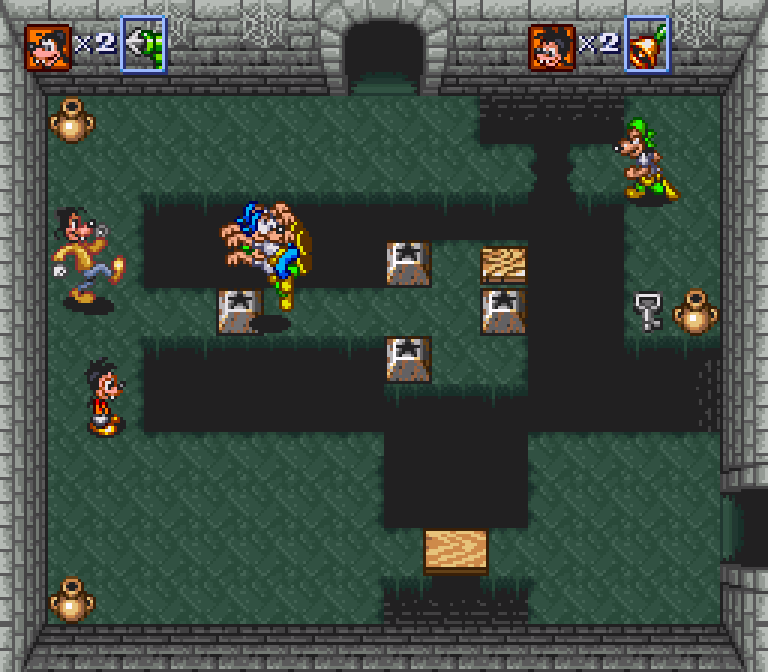Select the orange bell item slot
The image size is (768, 672).
647,44
